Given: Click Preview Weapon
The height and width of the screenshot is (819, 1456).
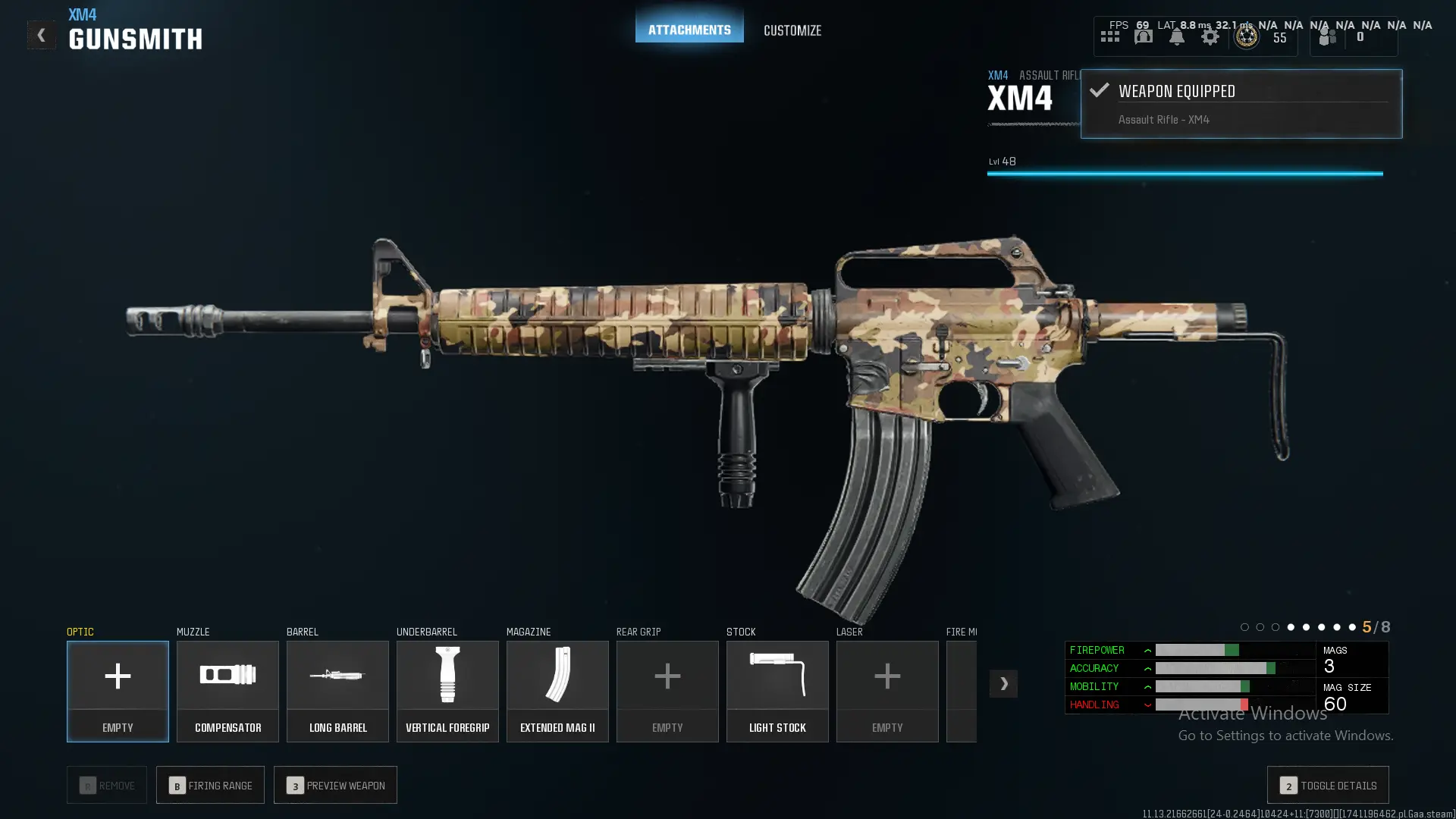Looking at the screenshot, I should (335, 785).
